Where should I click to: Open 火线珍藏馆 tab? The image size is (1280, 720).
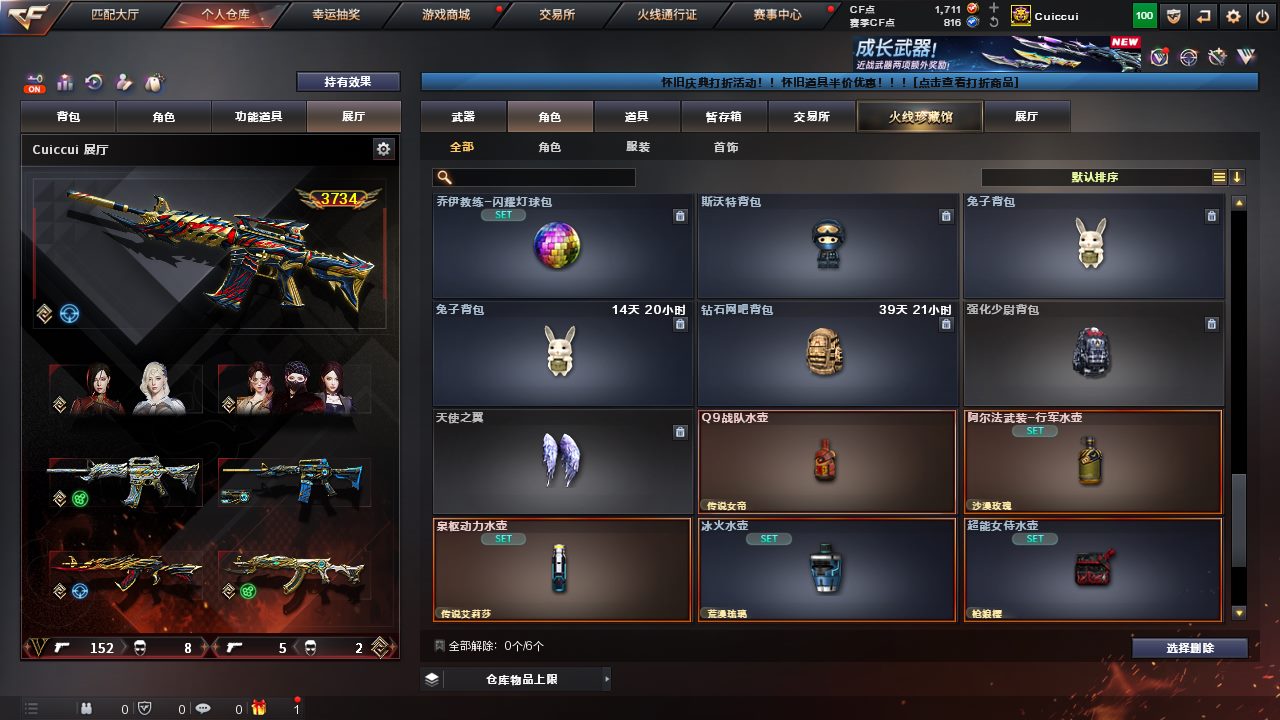coord(920,117)
